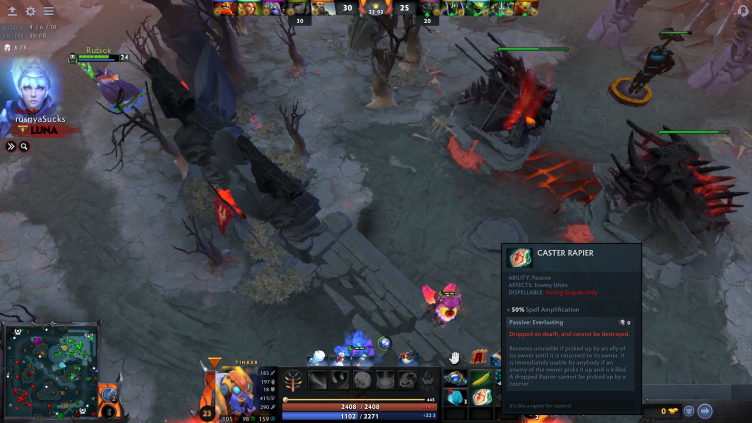The height and width of the screenshot is (423, 752).
Task: Open the settings gear menu
Action: (31, 11)
